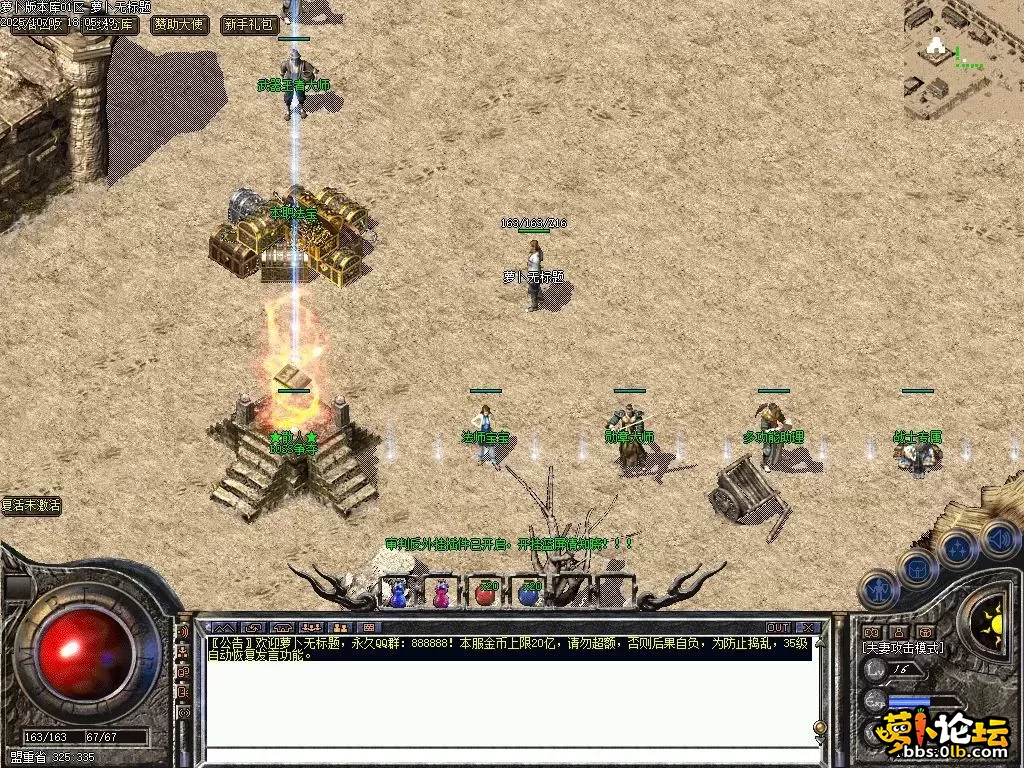Image resolution: width=1024 pixels, height=768 pixels.
Task: Open the bag inventory round button
Action: pos(916,569)
